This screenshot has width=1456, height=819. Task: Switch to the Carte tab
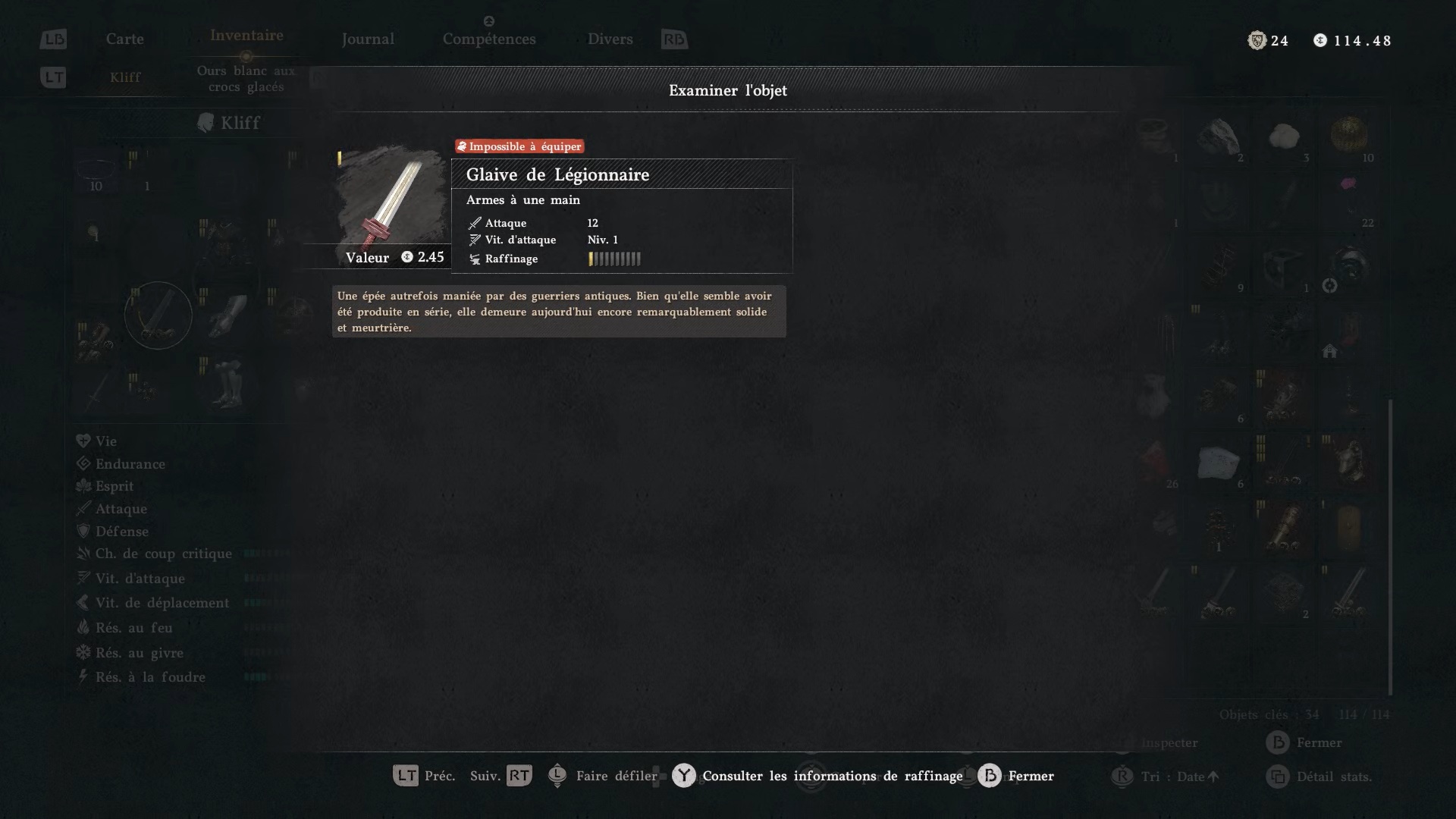pyautogui.click(x=124, y=39)
